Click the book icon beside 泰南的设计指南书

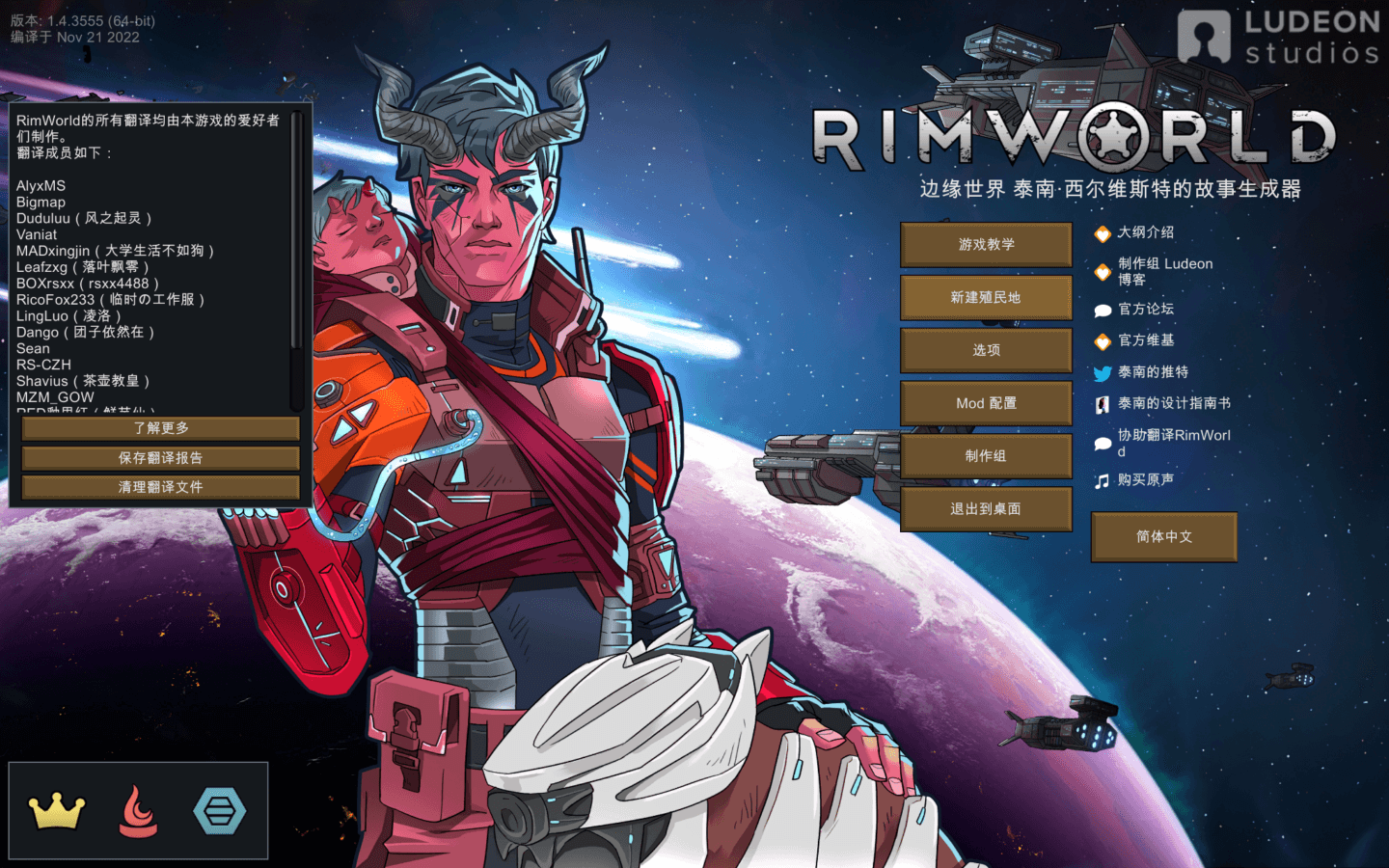click(x=1103, y=404)
